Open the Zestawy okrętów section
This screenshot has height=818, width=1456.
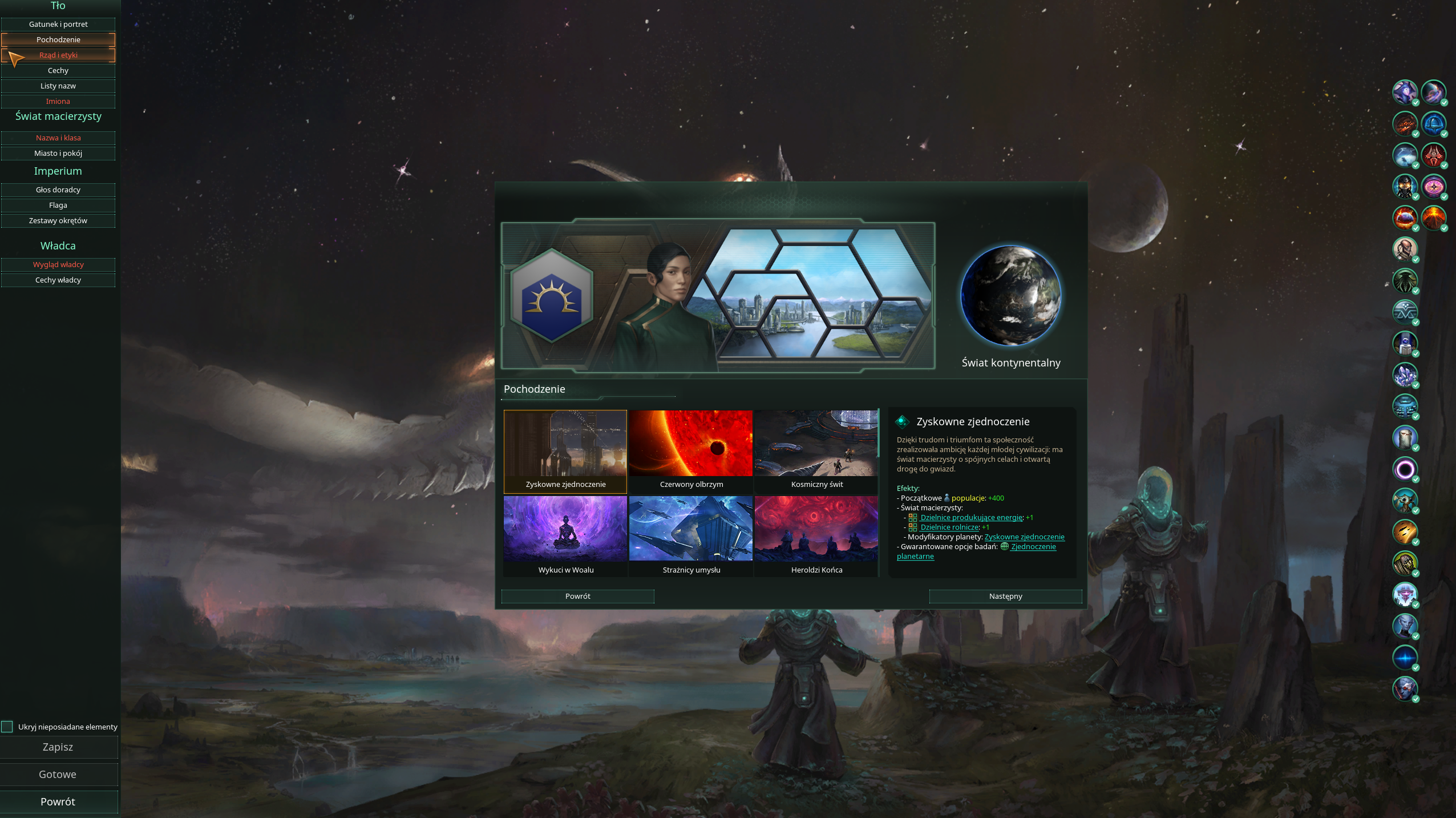59,220
